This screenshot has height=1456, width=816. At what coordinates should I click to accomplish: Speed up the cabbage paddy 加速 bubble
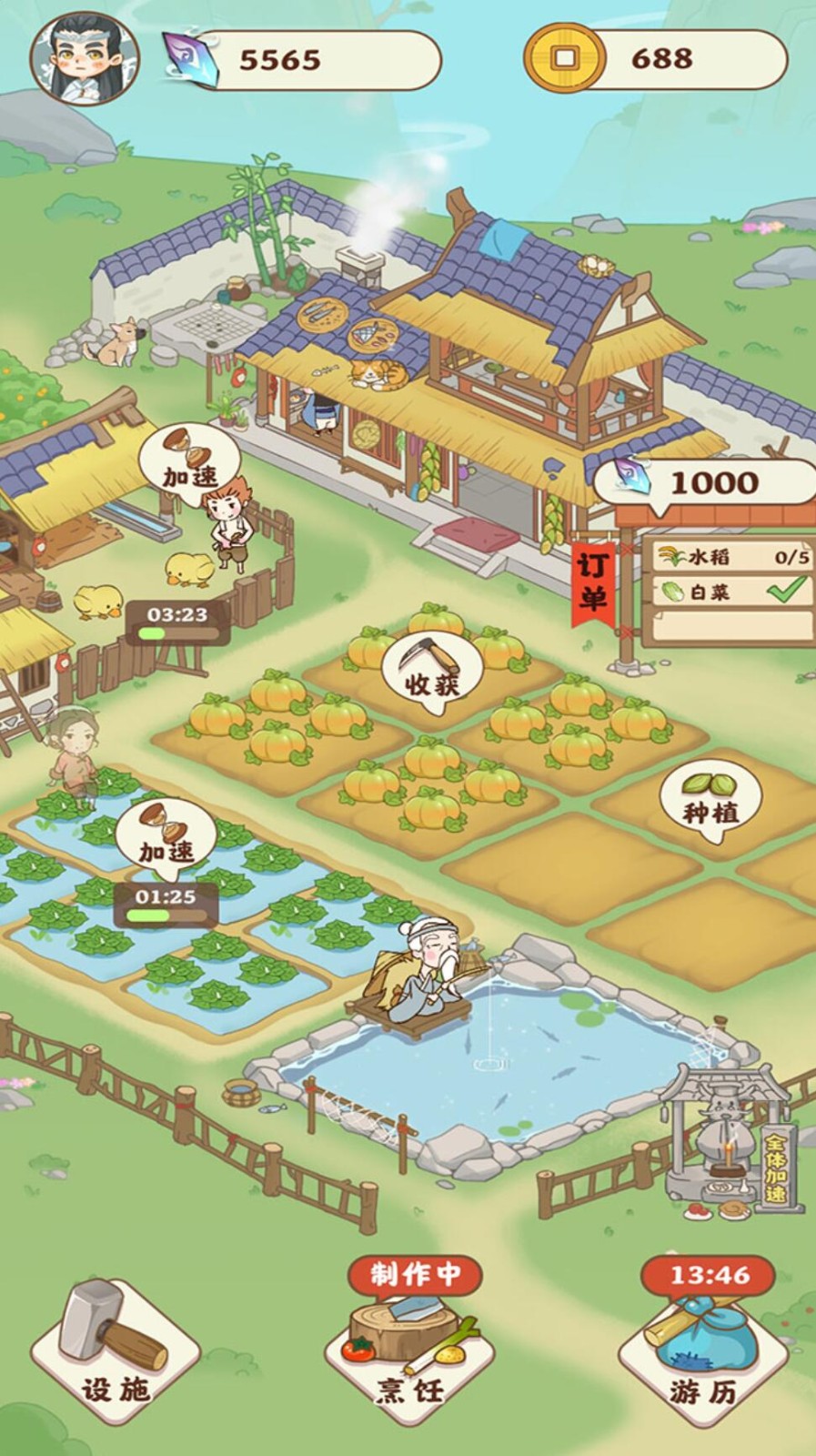(x=166, y=838)
